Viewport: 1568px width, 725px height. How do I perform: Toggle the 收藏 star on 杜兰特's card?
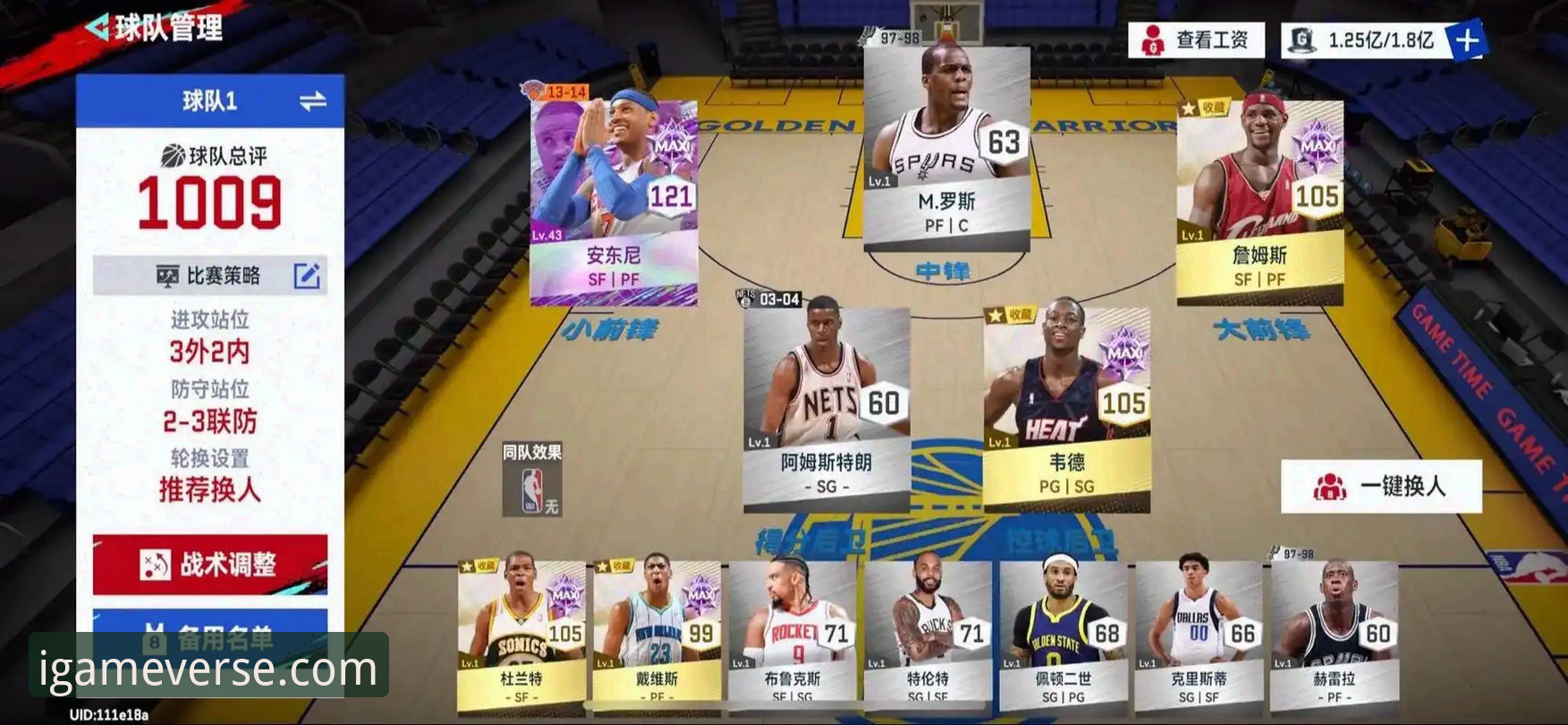467,564
